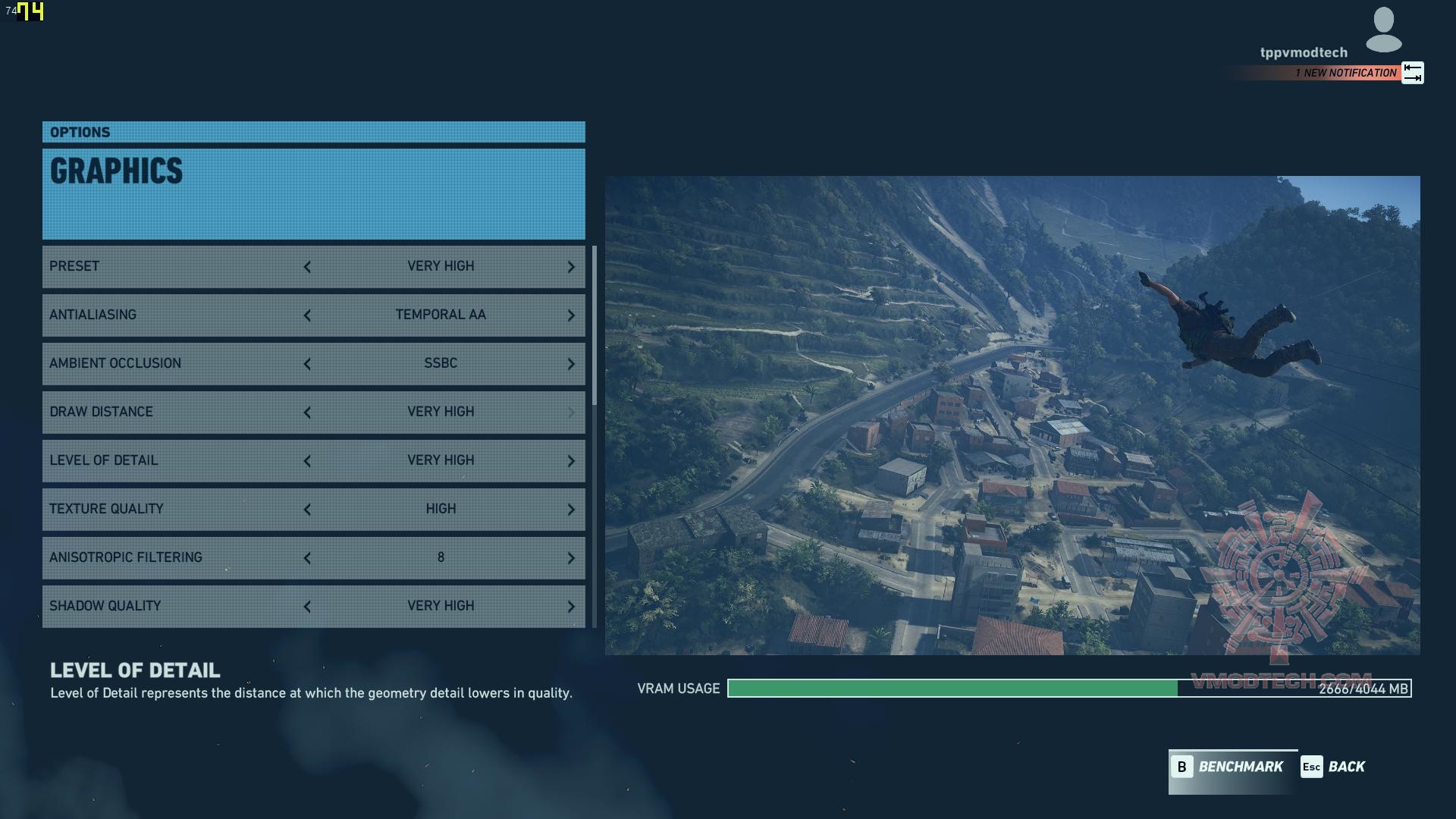The image size is (1456, 819).
Task: Increase Texture Quality using the right arrow
Action: tap(571, 510)
